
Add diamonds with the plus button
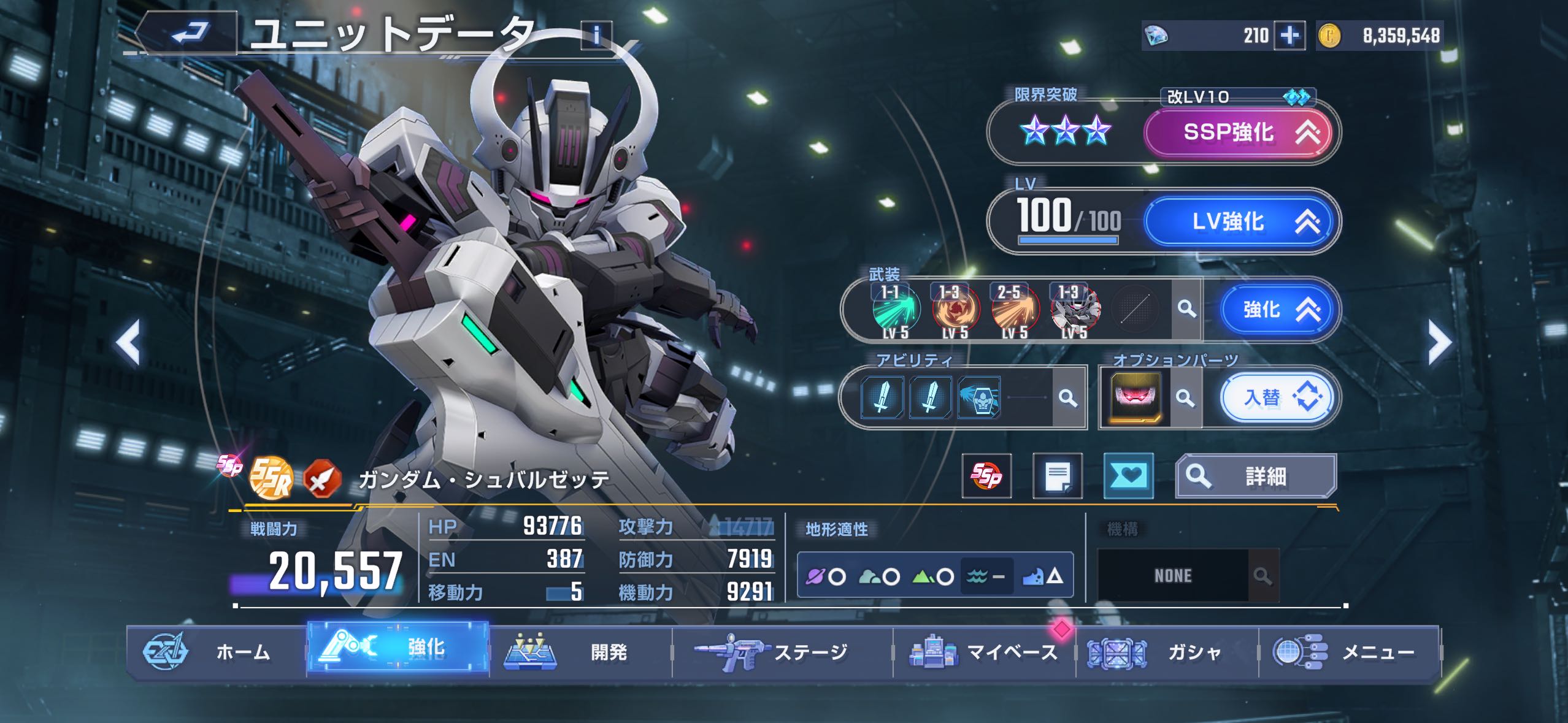(x=1289, y=36)
